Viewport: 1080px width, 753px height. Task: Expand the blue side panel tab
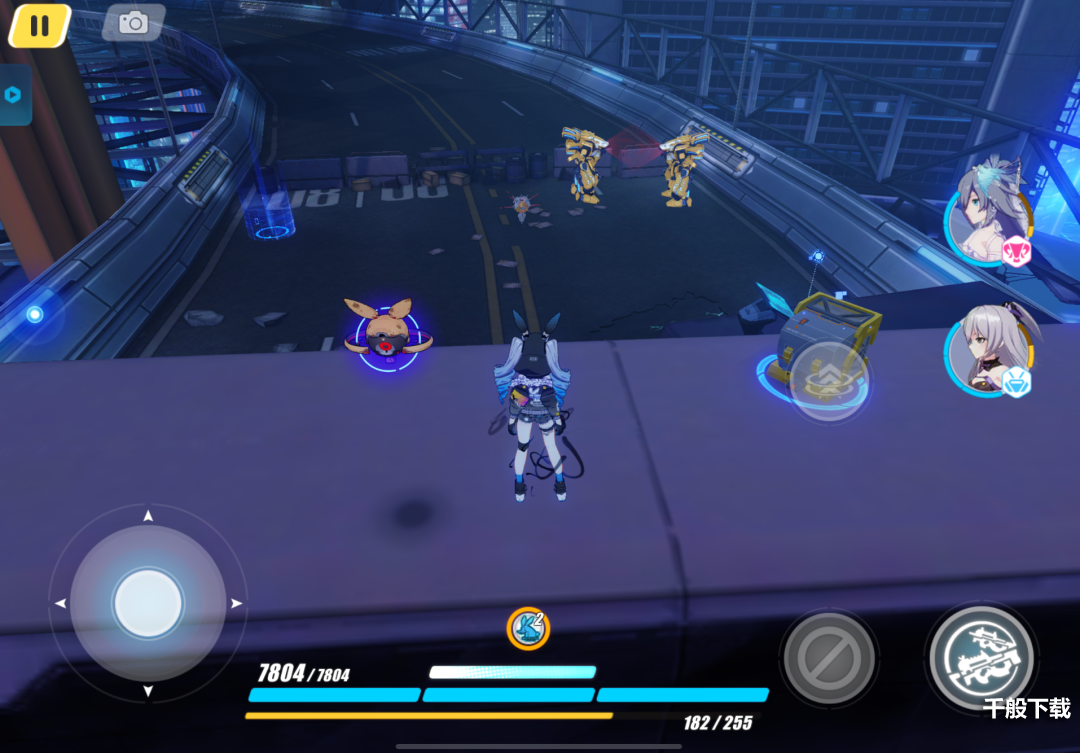pos(14,95)
